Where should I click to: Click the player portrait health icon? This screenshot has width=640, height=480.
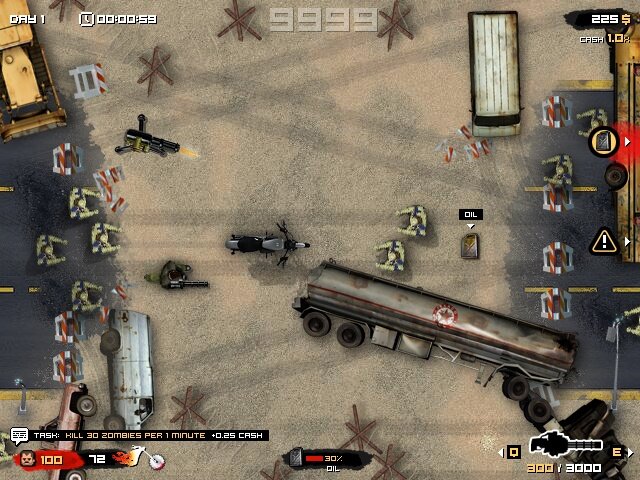click(27, 460)
